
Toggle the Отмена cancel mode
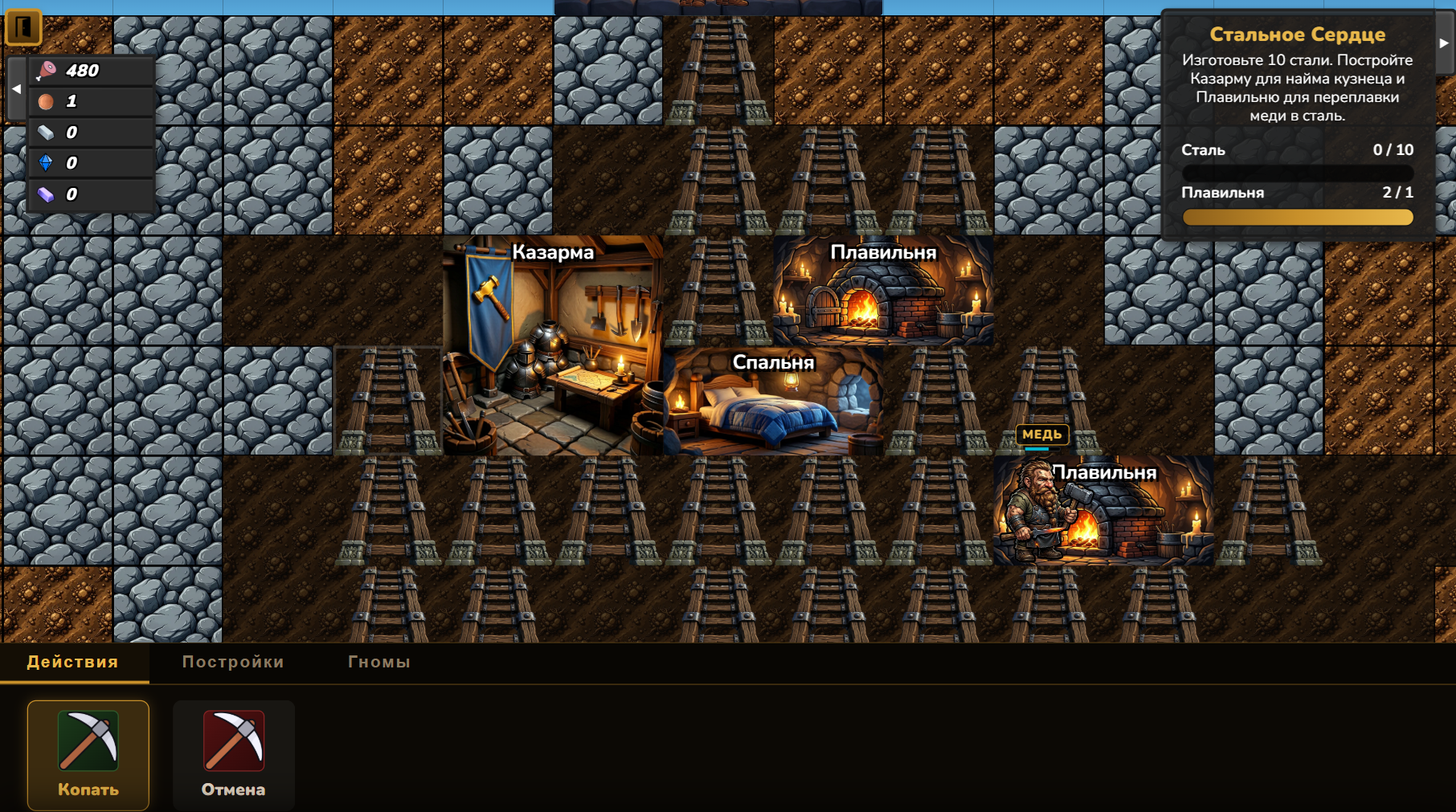(x=233, y=755)
